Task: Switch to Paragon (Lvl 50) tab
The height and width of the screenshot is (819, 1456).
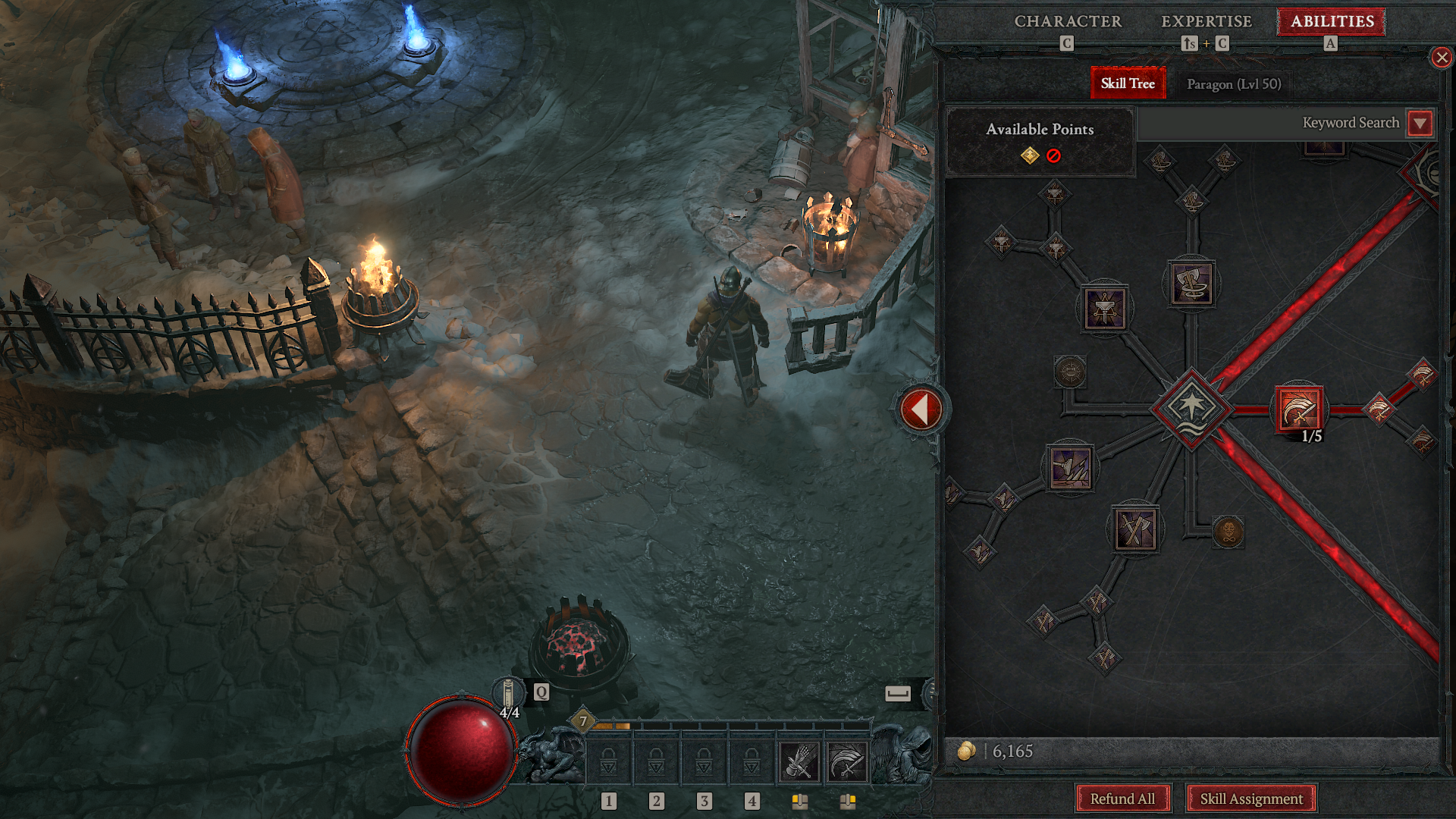Action: pos(1234,84)
